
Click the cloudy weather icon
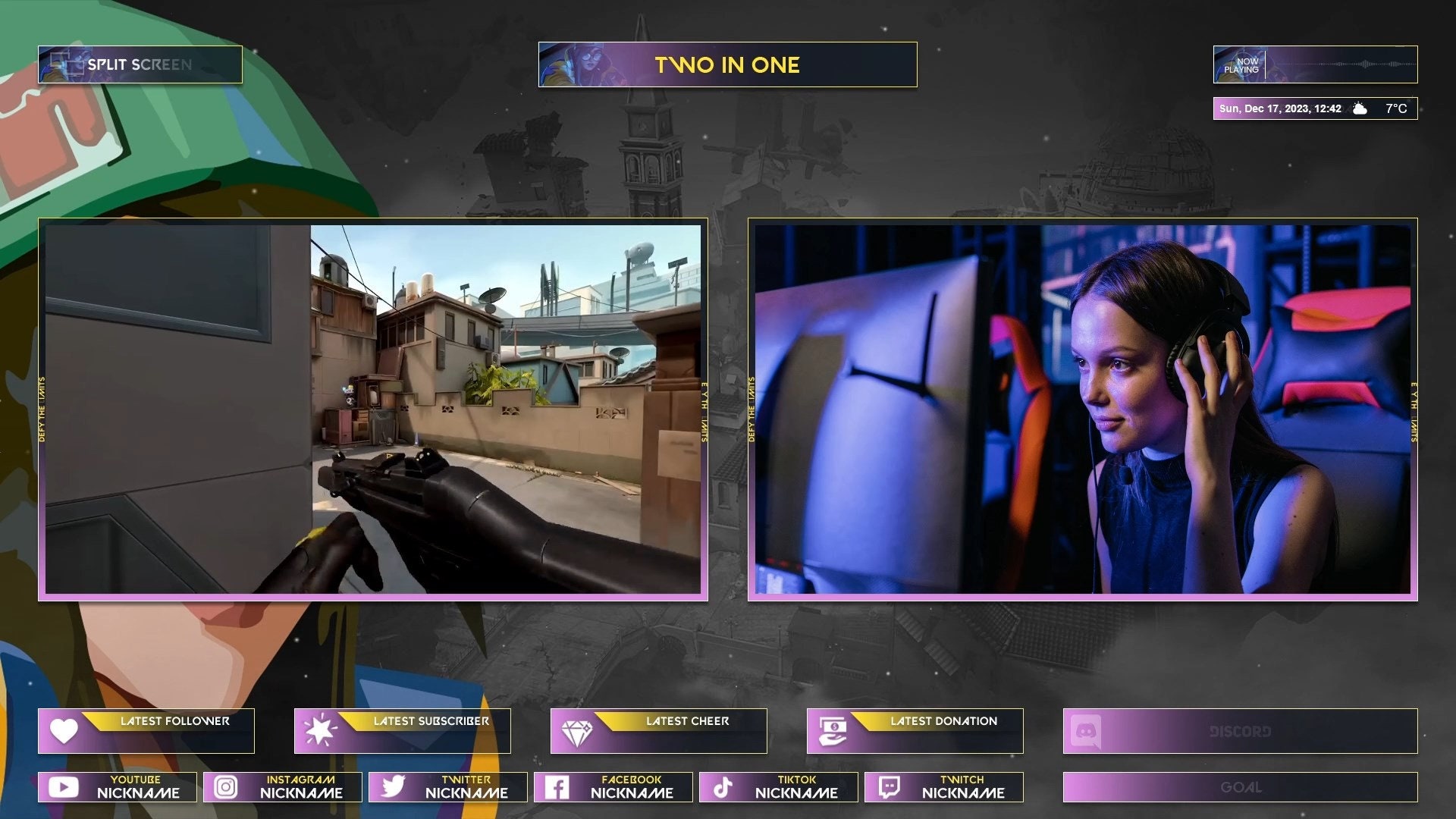click(x=1360, y=108)
